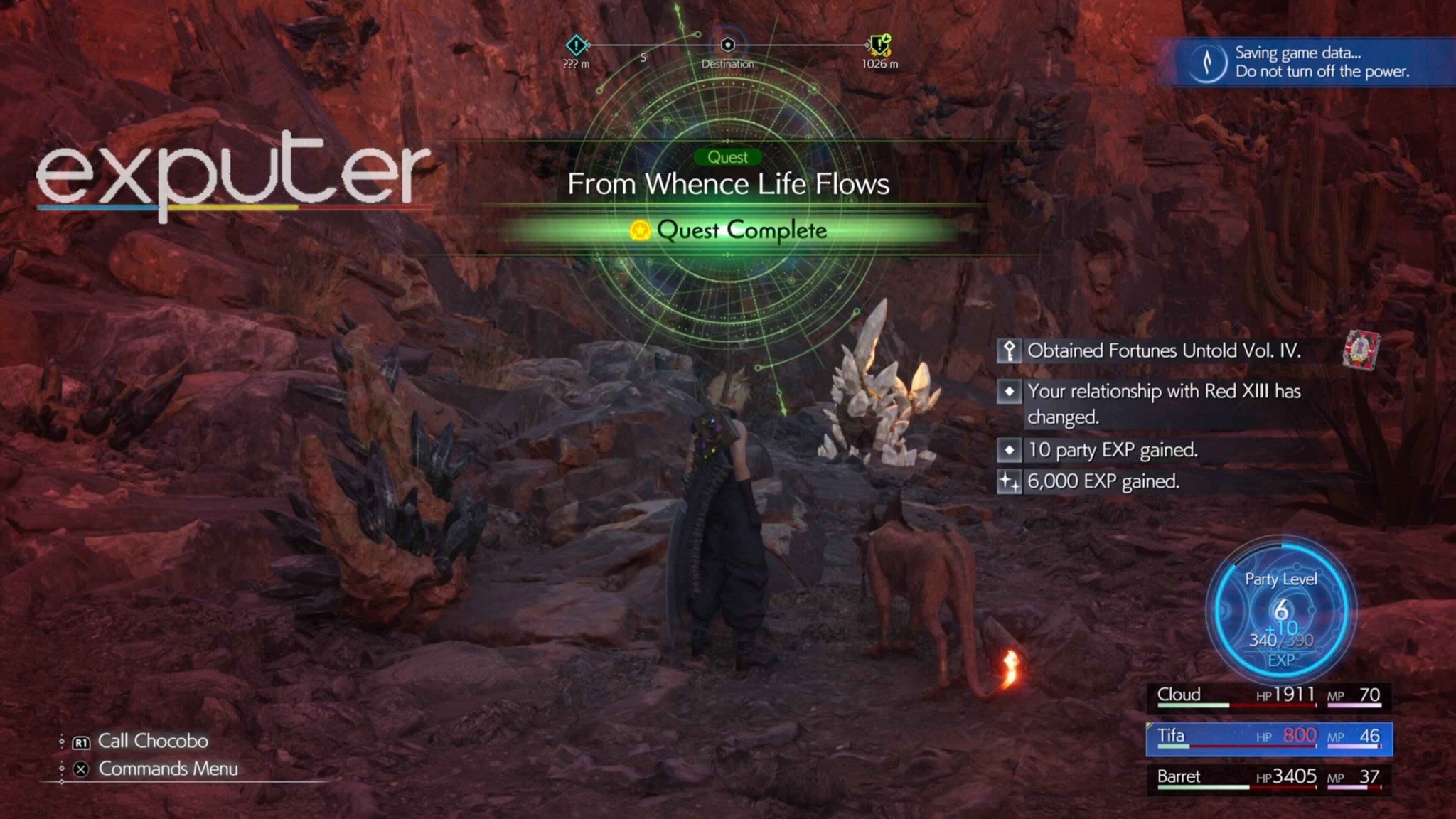Click the Destination compass marker
The width and height of the screenshot is (1456, 819).
pyautogui.click(x=727, y=45)
